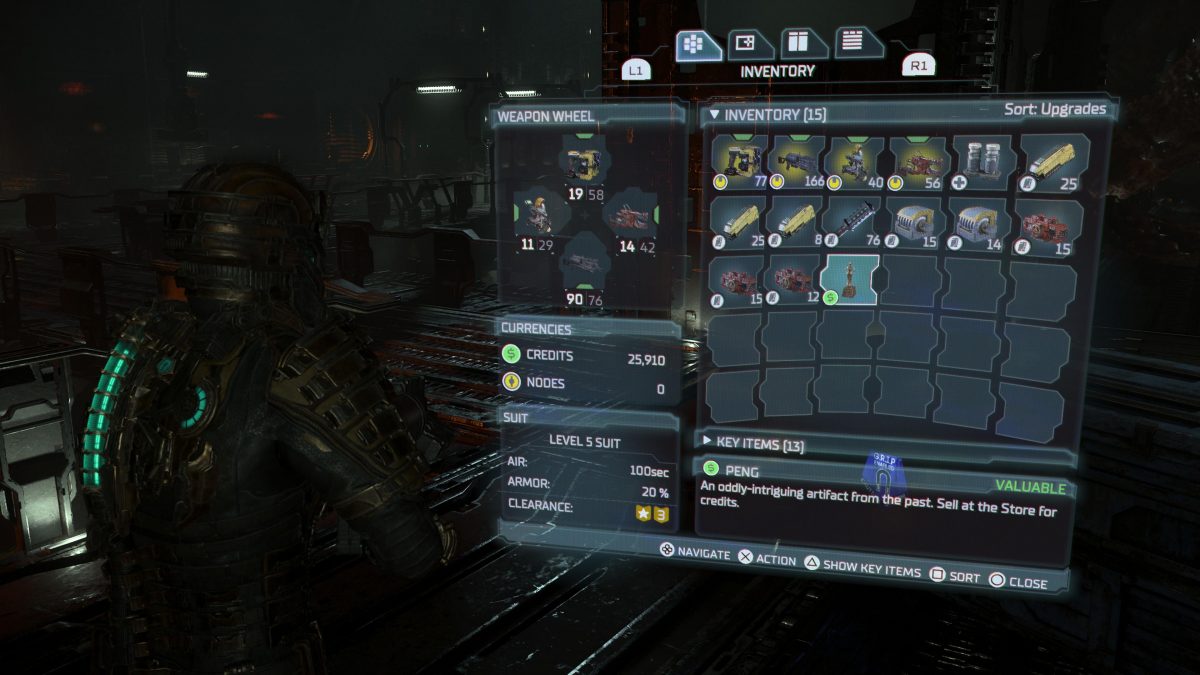The width and height of the screenshot is (1200, 675).
Task: Open the inventory tab with grid icon
Action: 698,45
